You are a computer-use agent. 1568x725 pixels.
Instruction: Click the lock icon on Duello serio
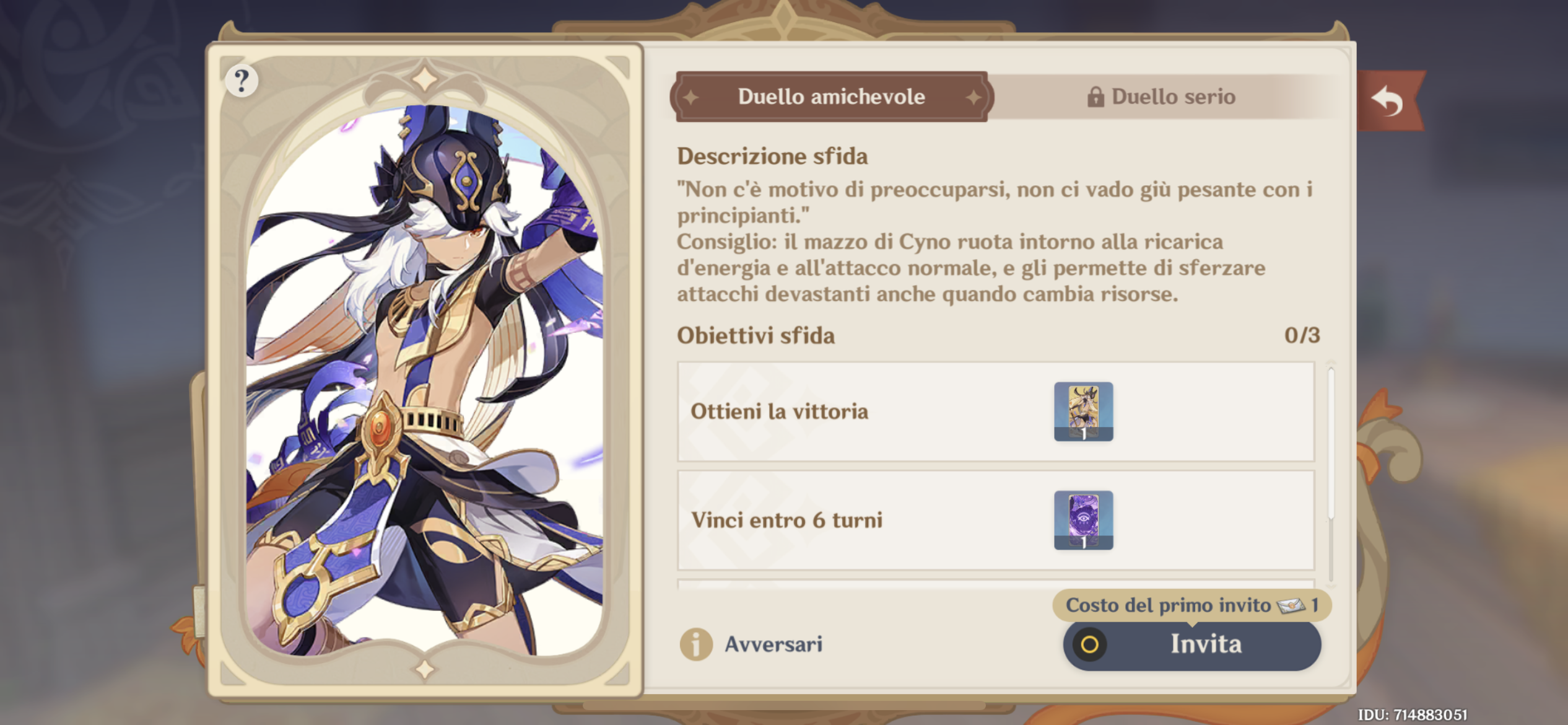(1096, 96)
